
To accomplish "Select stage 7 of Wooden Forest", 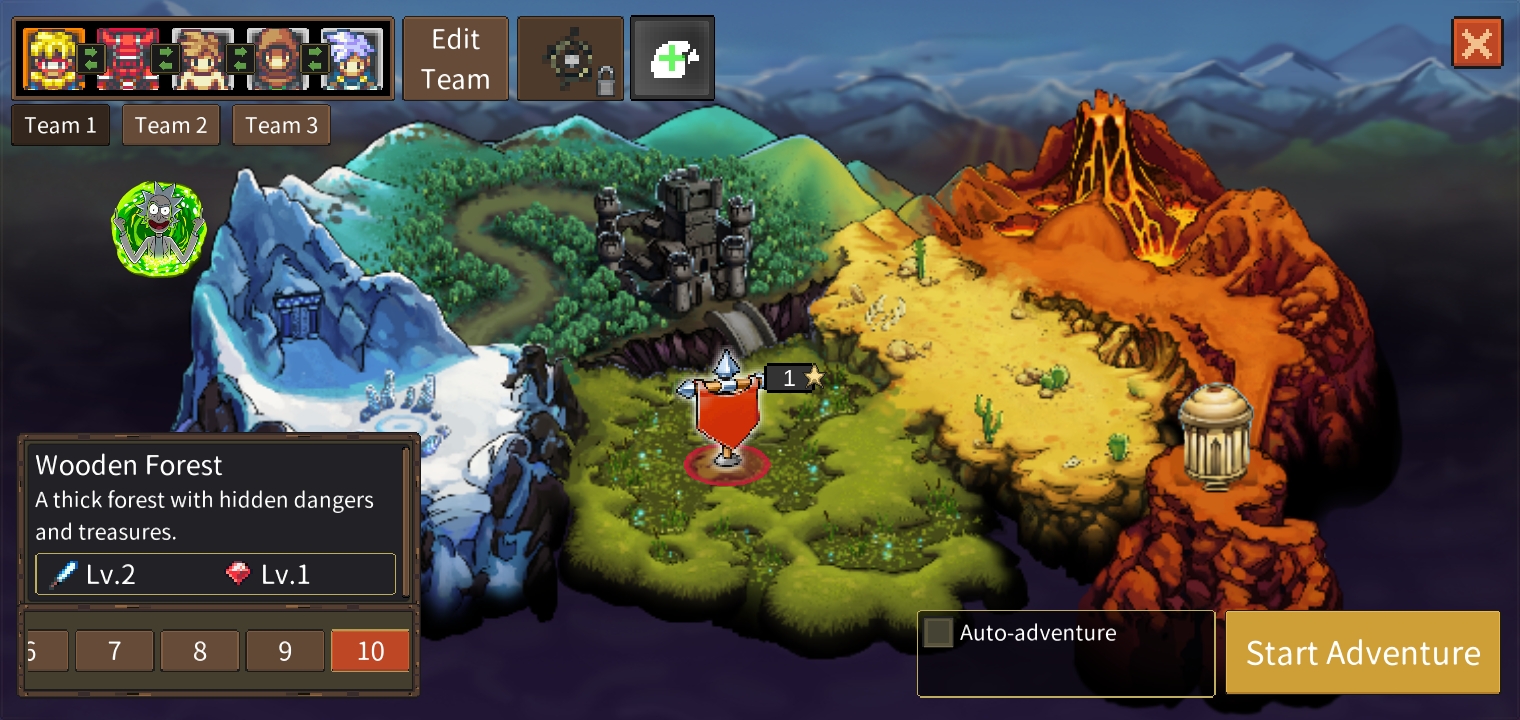I will pyautogui.click(x=114, y=651).
